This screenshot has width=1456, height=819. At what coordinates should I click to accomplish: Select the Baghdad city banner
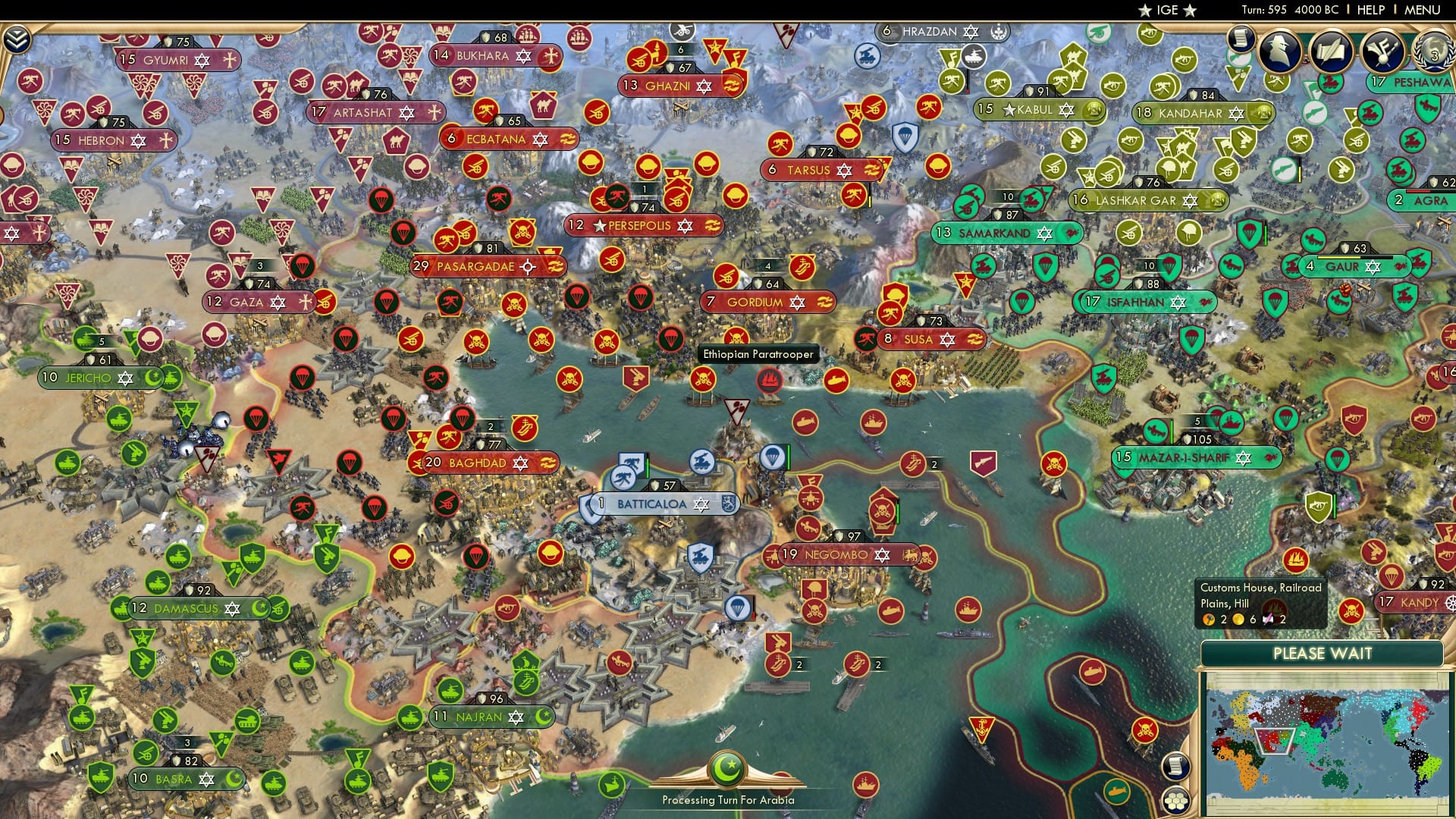pos(478,461)
